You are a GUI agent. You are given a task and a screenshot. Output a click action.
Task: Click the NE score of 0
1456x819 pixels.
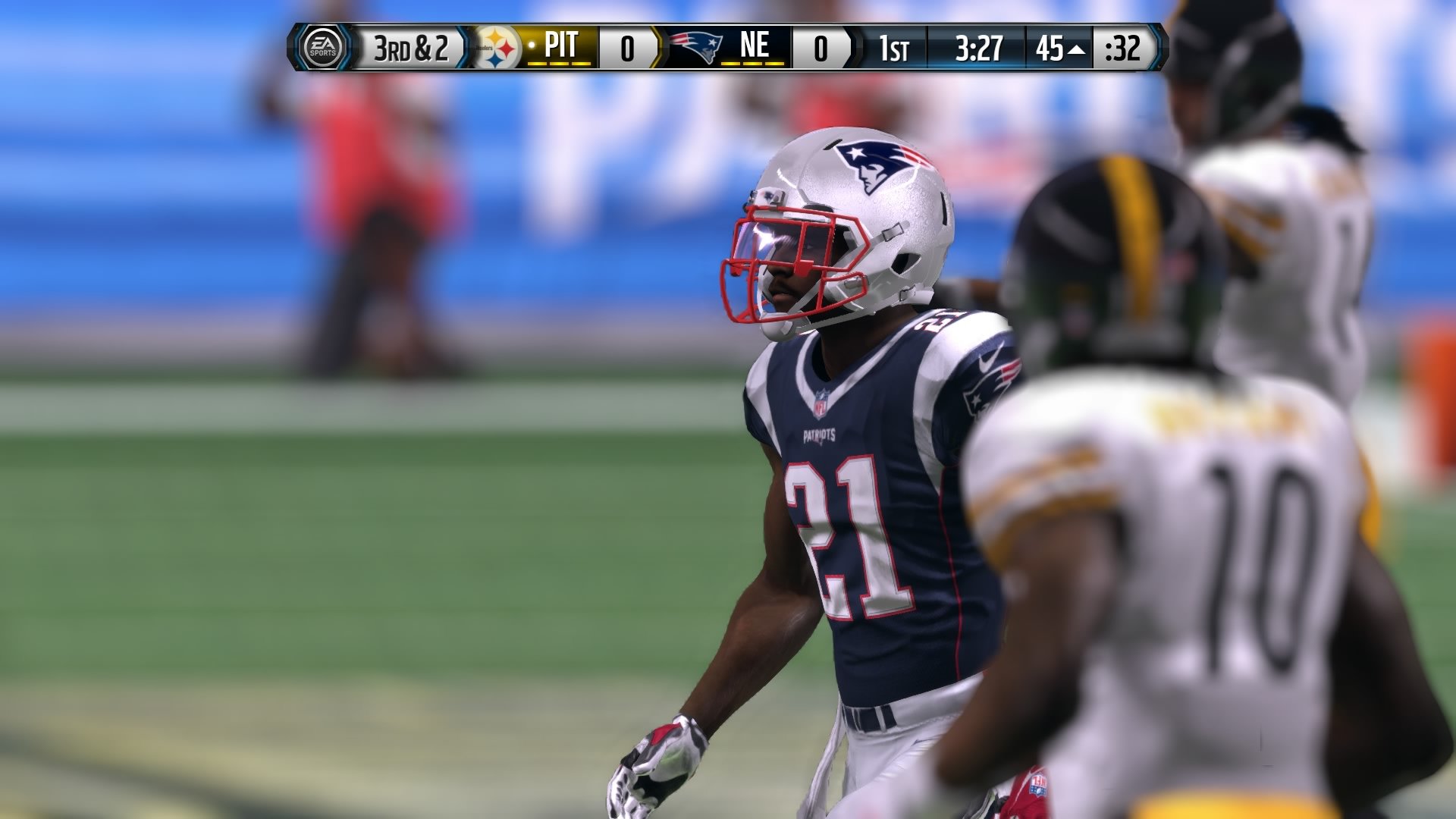(821, 48)
